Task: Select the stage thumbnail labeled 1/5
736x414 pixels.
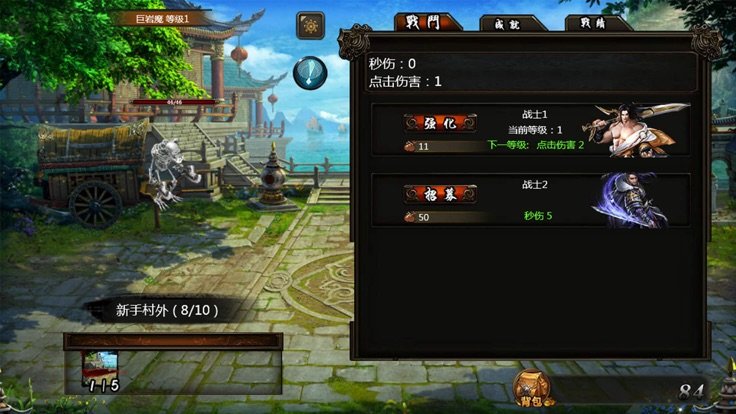Action: [100, 372]
